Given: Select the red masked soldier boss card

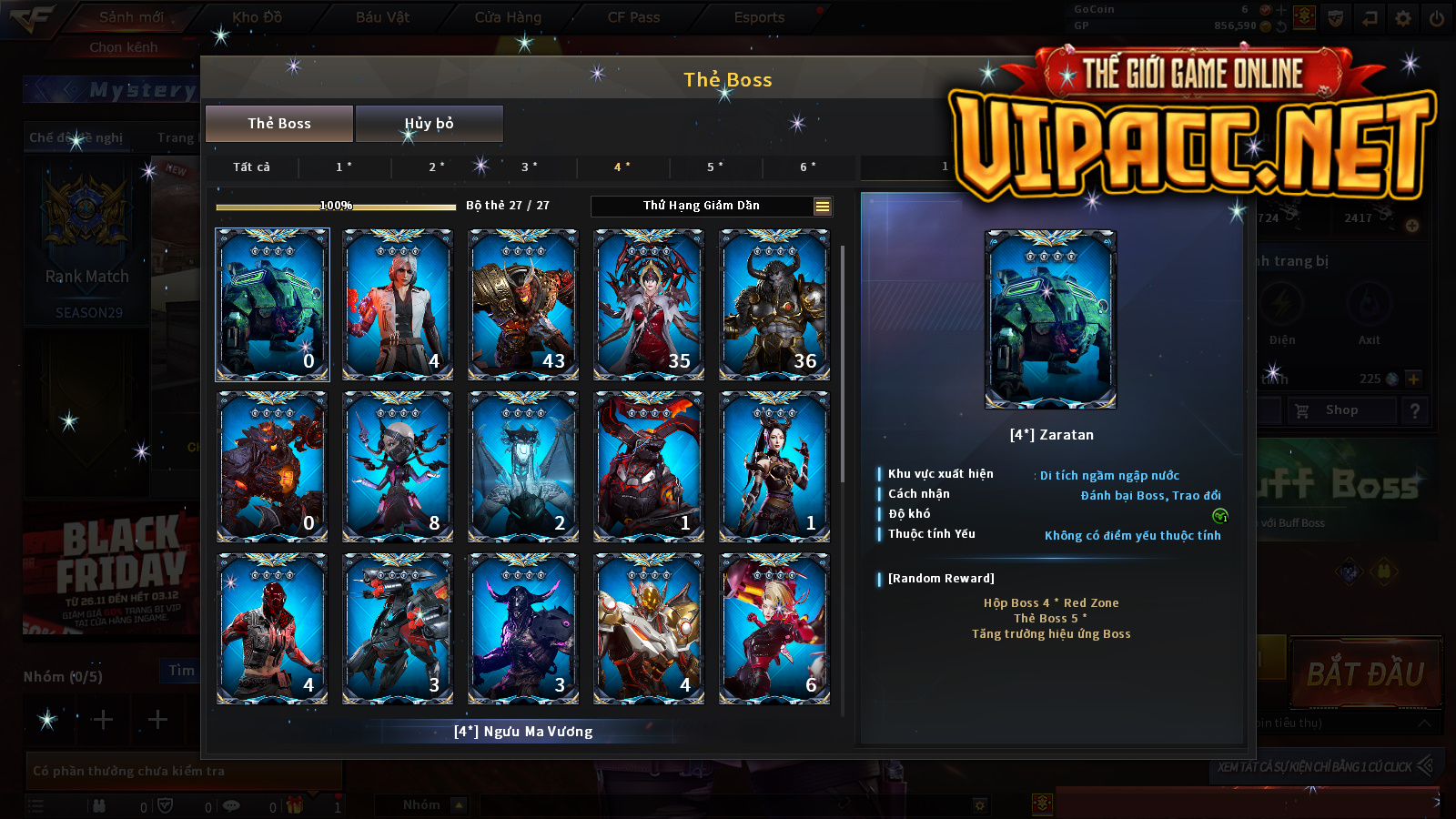Looking at the screenshot, I should (x=272, y=628).
